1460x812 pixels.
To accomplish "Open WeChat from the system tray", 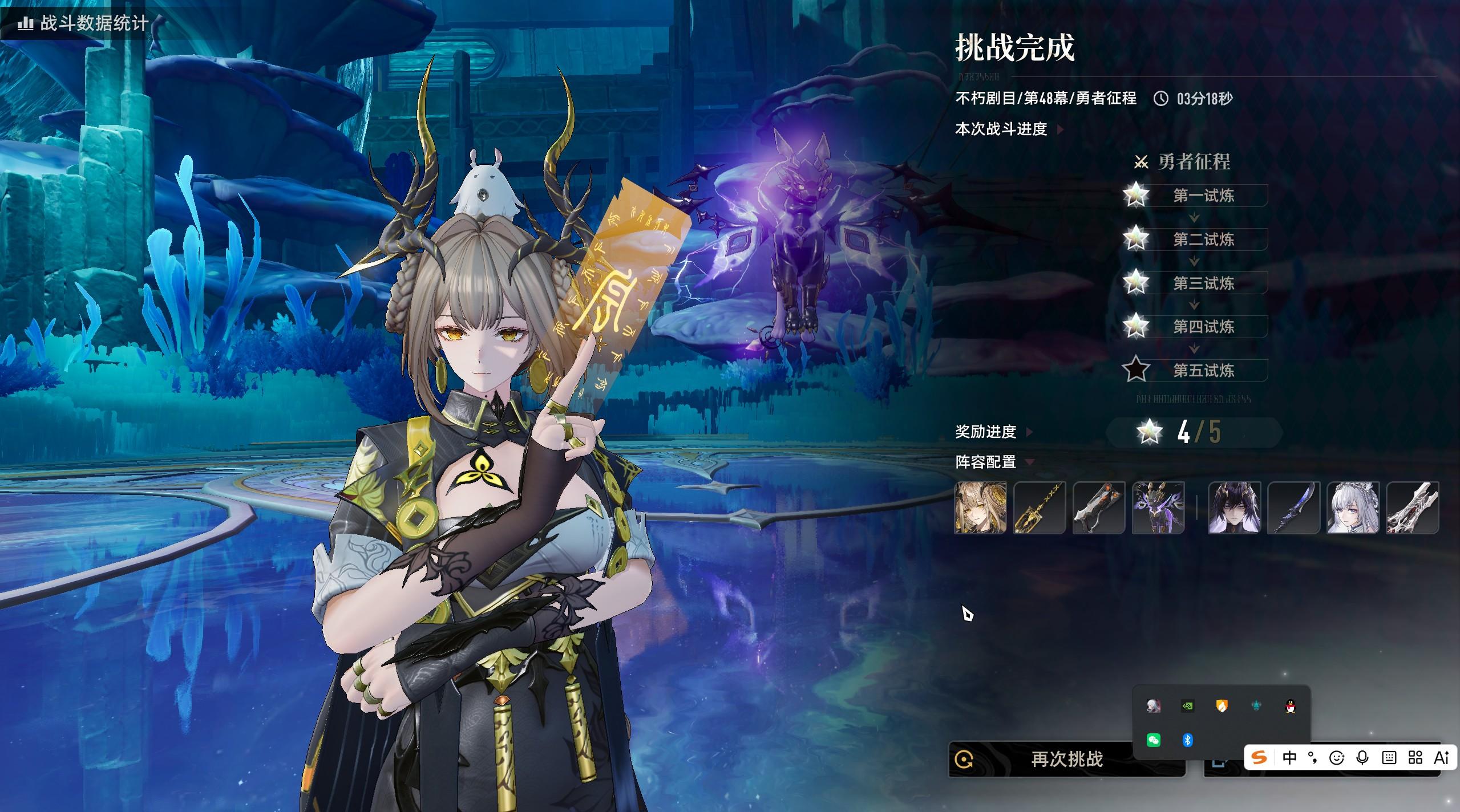I will tap(1153, 740).
